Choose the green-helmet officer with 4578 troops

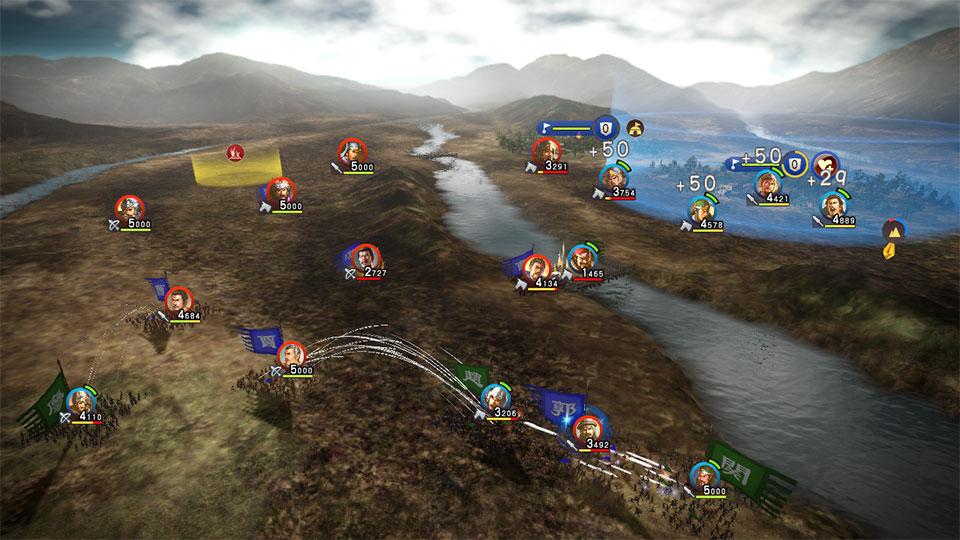click(703, 210)
